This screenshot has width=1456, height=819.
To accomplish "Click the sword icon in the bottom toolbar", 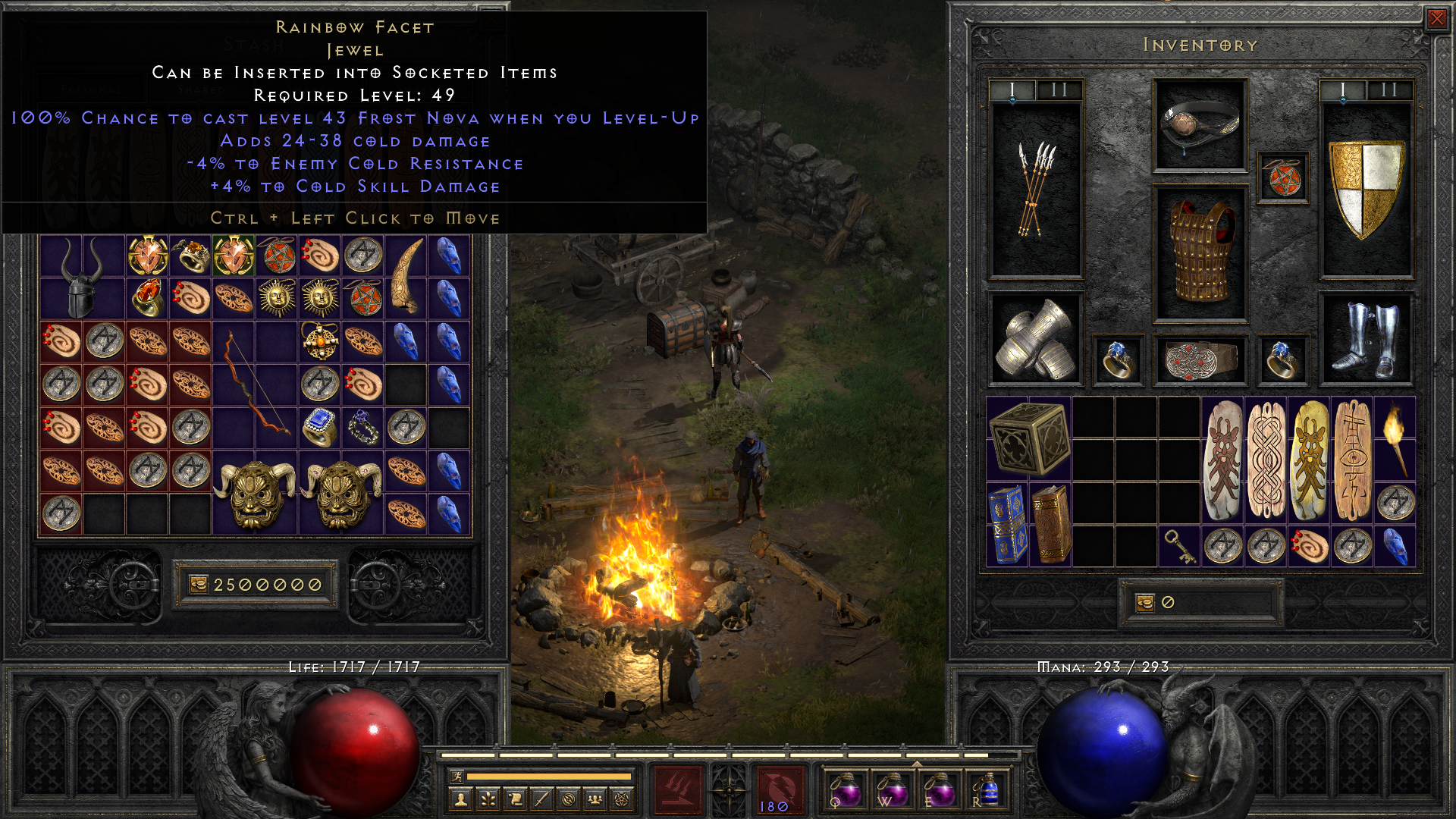I will point(541,798).
